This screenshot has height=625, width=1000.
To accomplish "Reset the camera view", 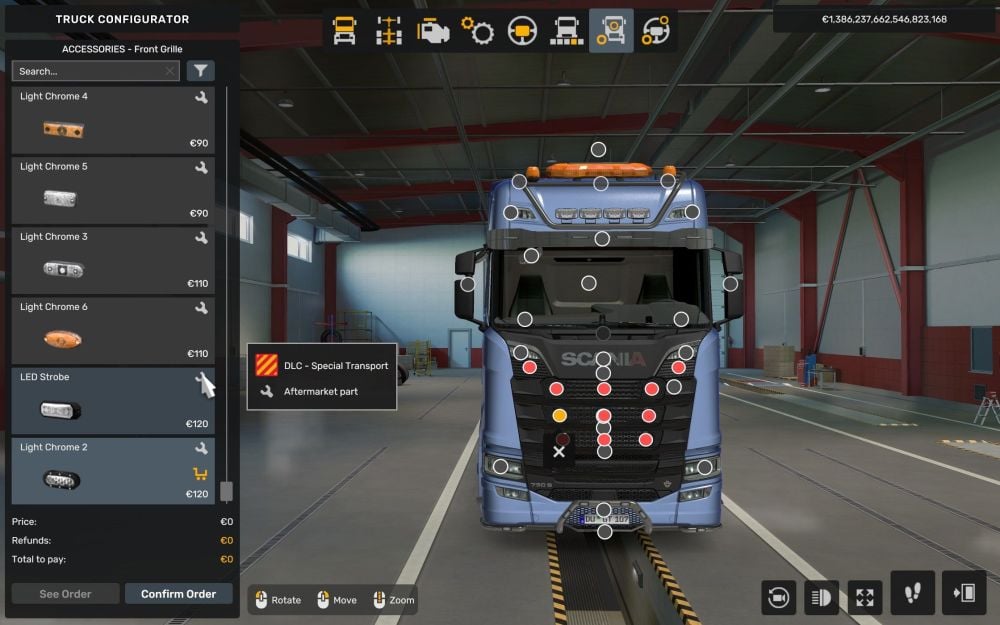I will click(777, 597).
